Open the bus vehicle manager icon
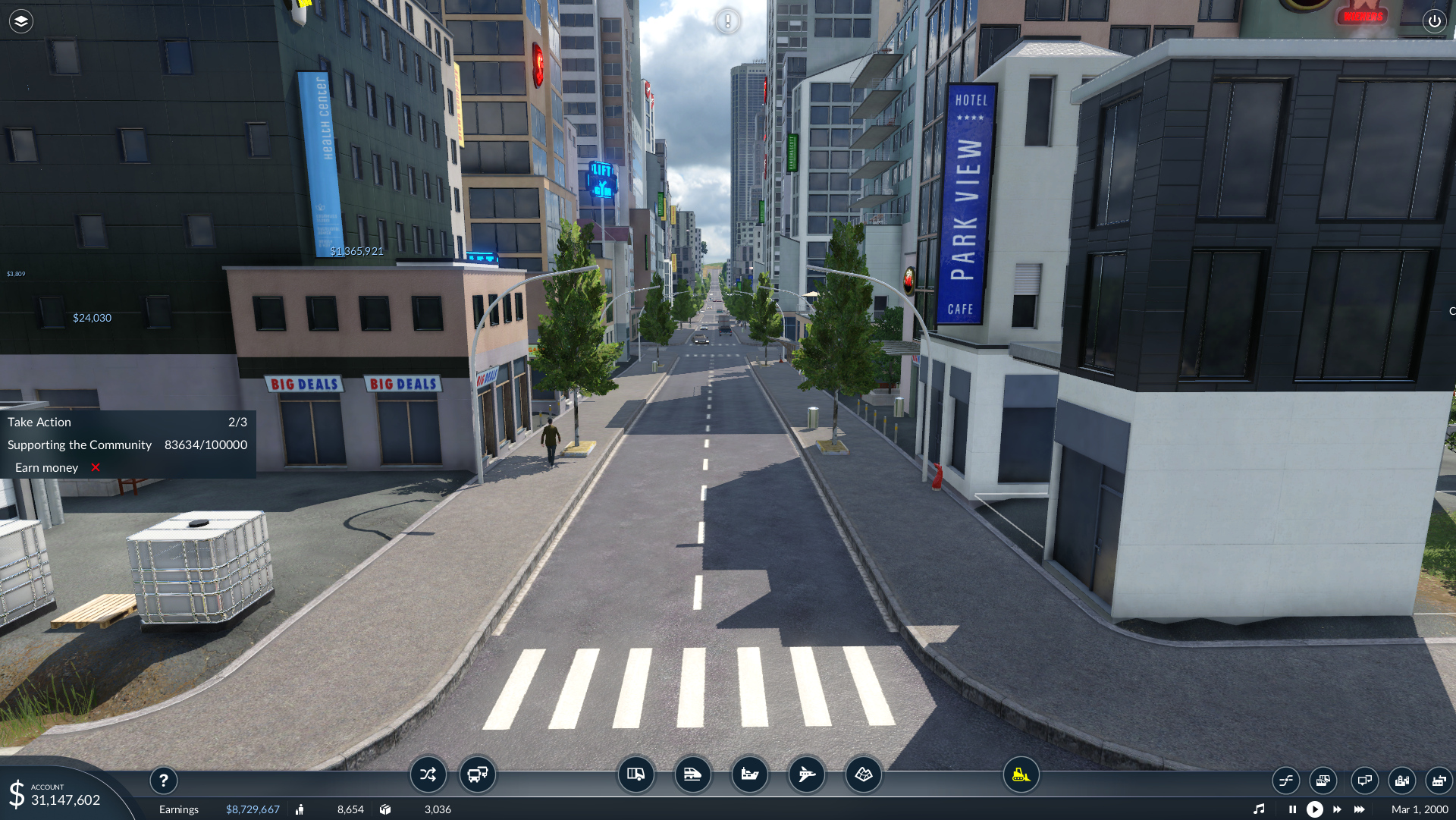 [478, 774]
